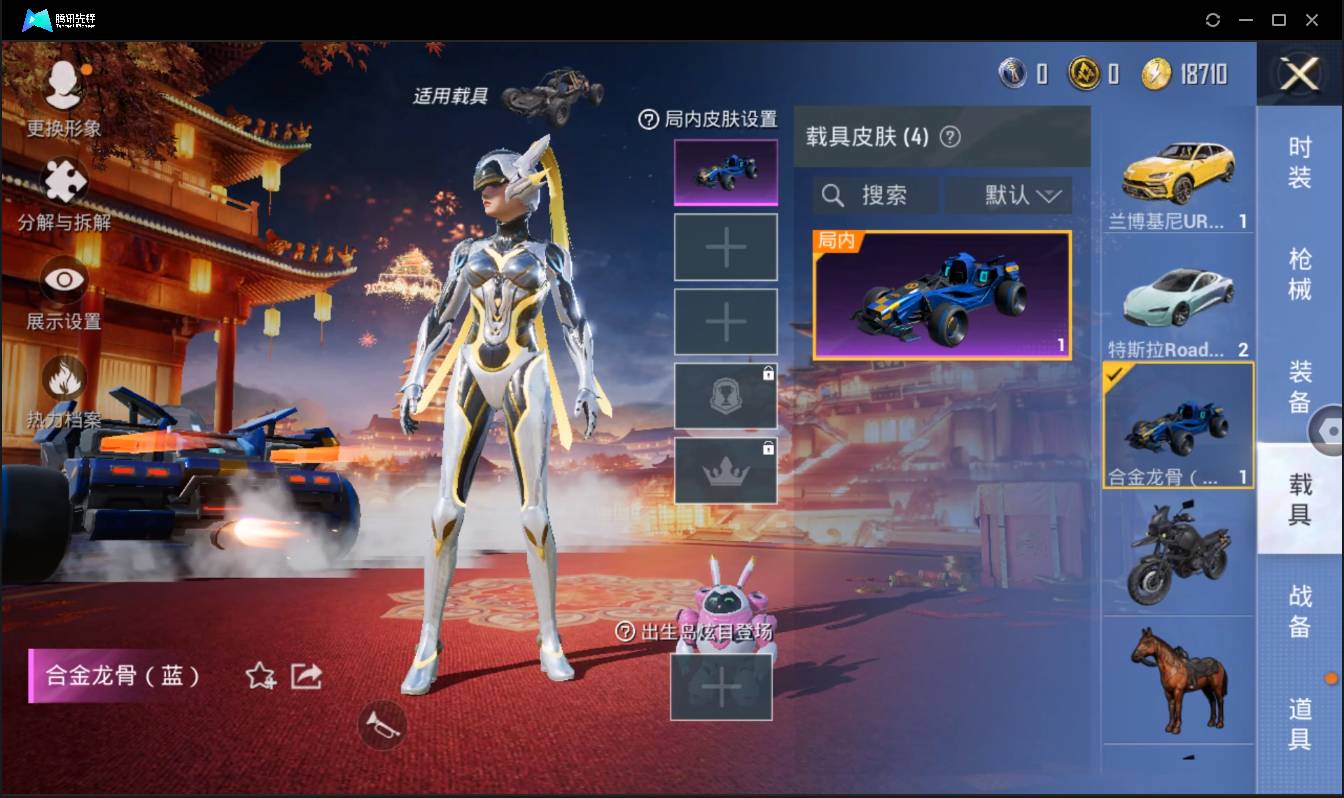Open the search magnifier in skin list
Image resolution: width=1344 pixels, height=798 pixels.
833,195
